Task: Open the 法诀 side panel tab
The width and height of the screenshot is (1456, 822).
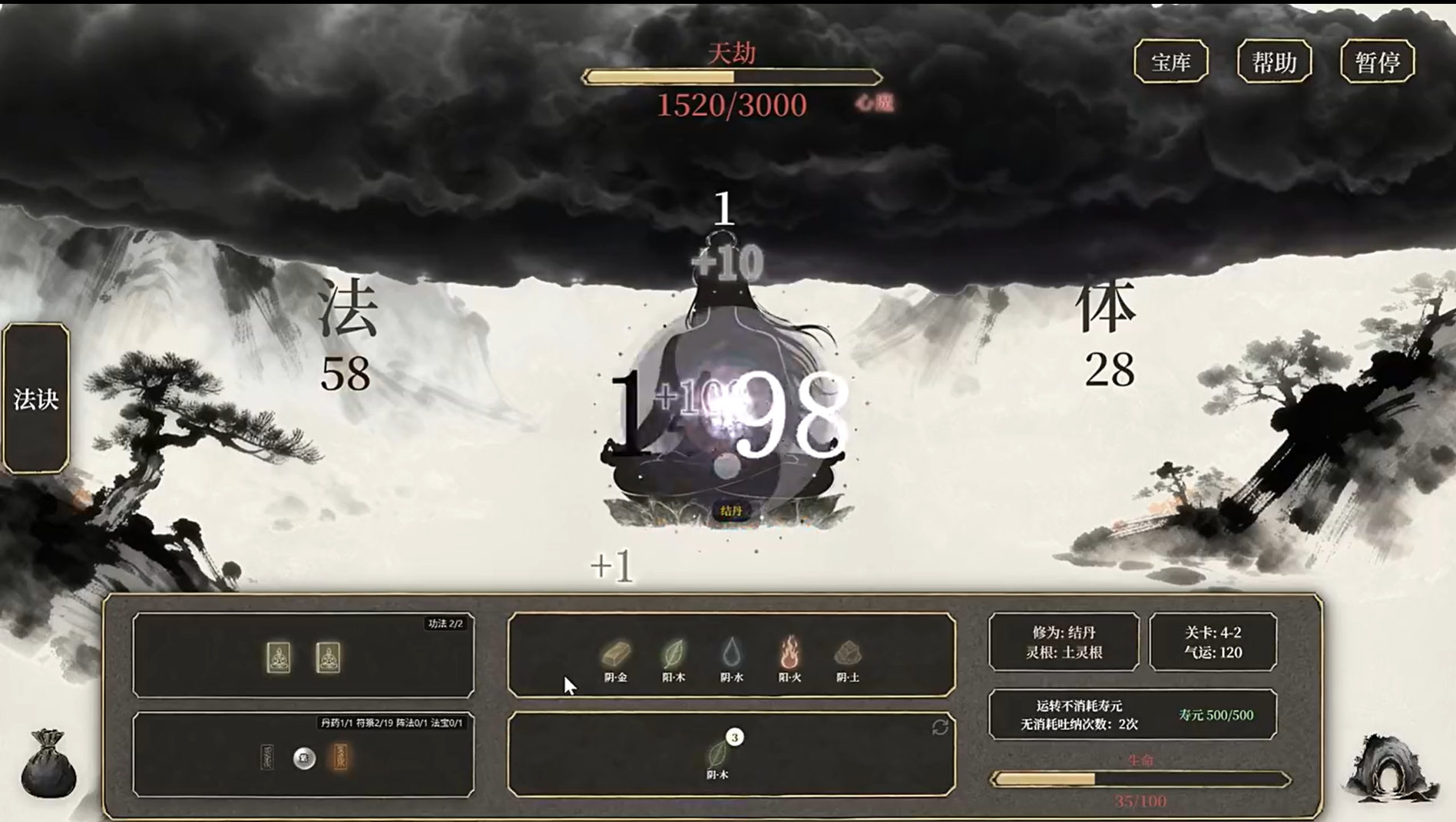Action: coord(35,399)
